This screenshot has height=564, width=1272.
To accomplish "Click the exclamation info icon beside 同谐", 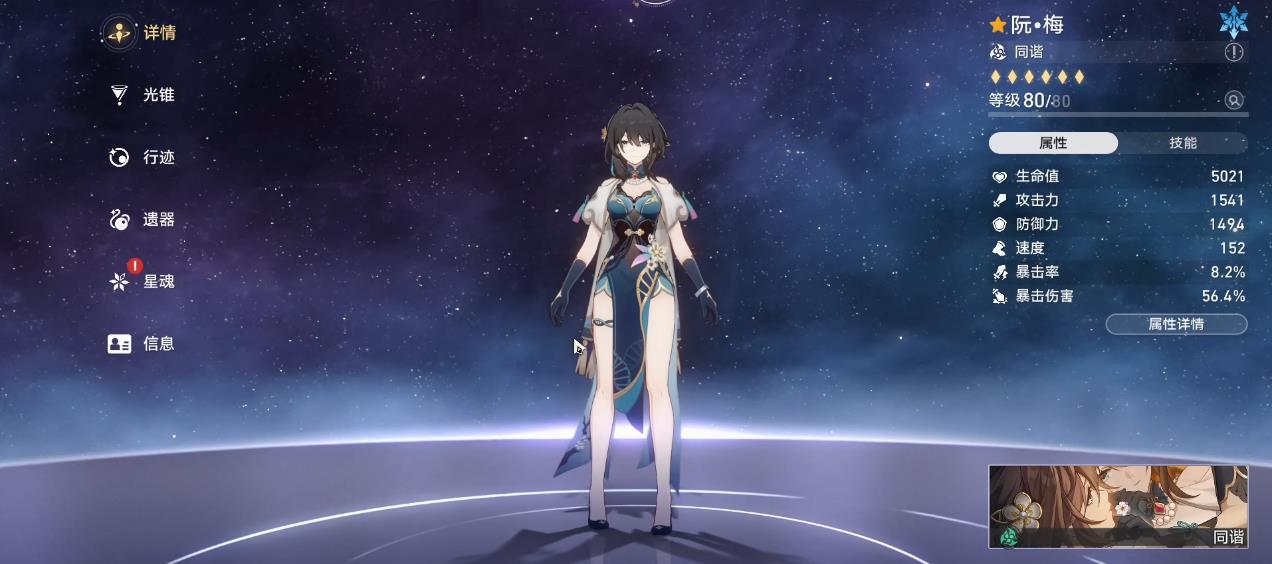I will [x=1234, y=52].
